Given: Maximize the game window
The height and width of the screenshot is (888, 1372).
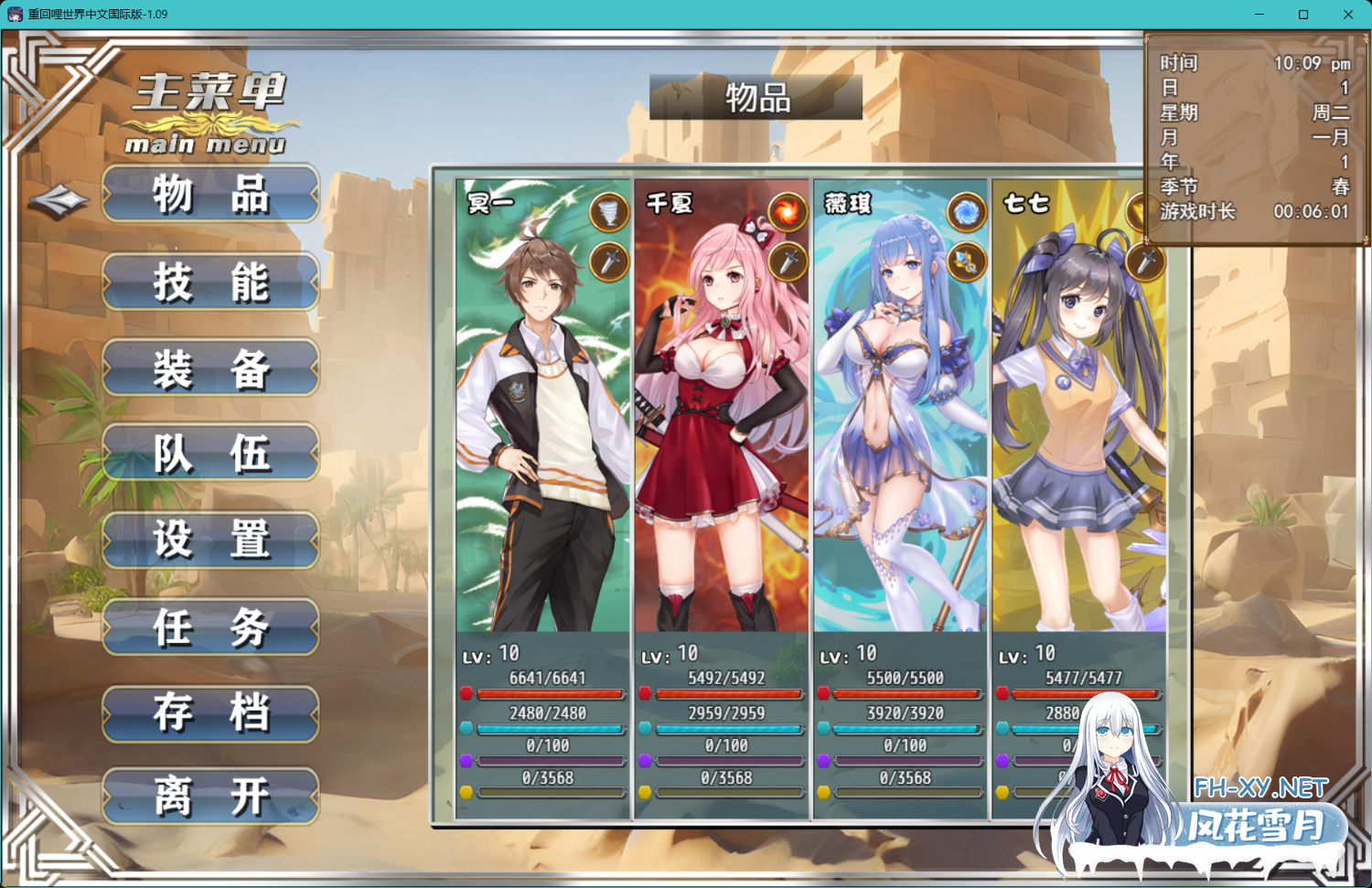Looking at the screenshot, I should click(x=1303, y=15).
